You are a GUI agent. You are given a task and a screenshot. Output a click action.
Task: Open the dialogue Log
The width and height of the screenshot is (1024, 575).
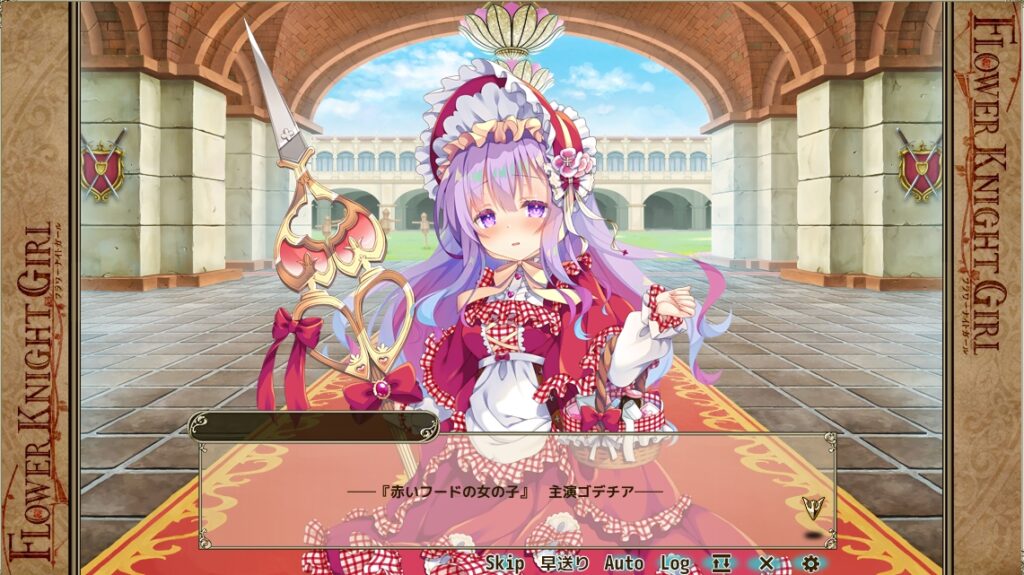coord(675,564)
